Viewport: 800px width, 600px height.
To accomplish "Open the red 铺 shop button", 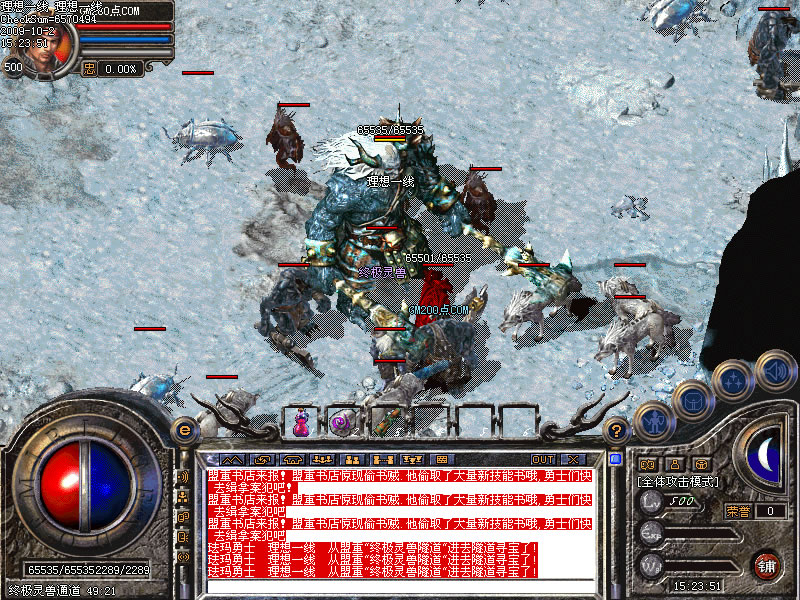I will click(766, 564).
